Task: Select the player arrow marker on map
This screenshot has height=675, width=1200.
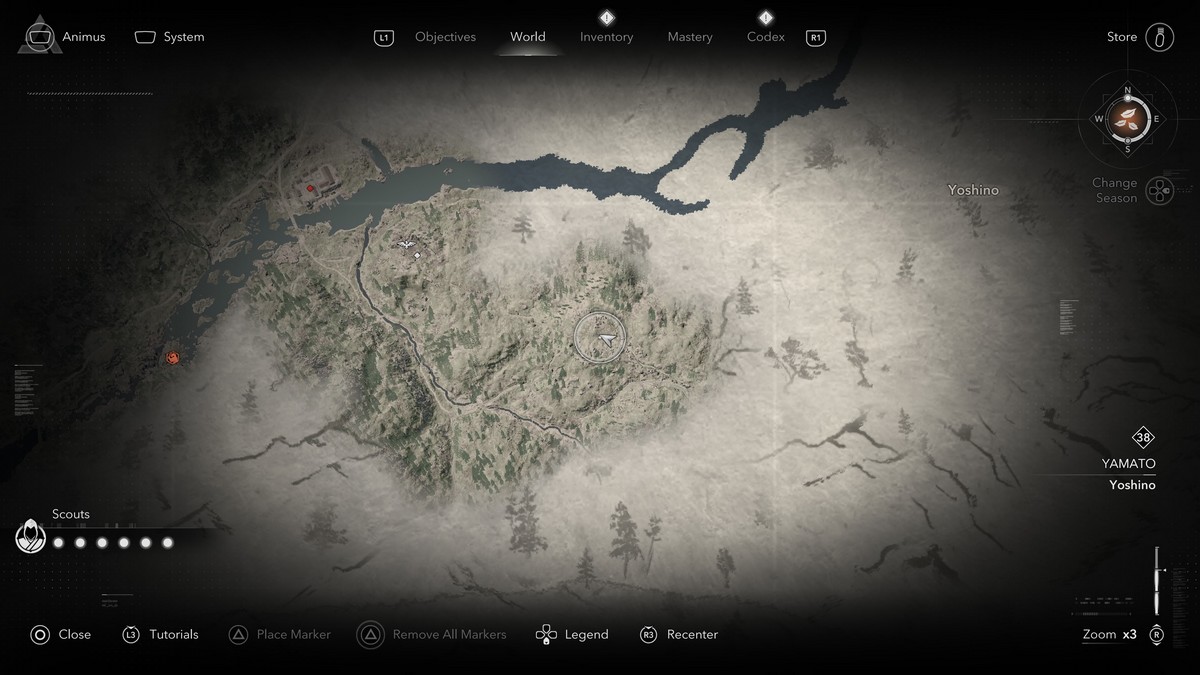Action: (604, 340)
